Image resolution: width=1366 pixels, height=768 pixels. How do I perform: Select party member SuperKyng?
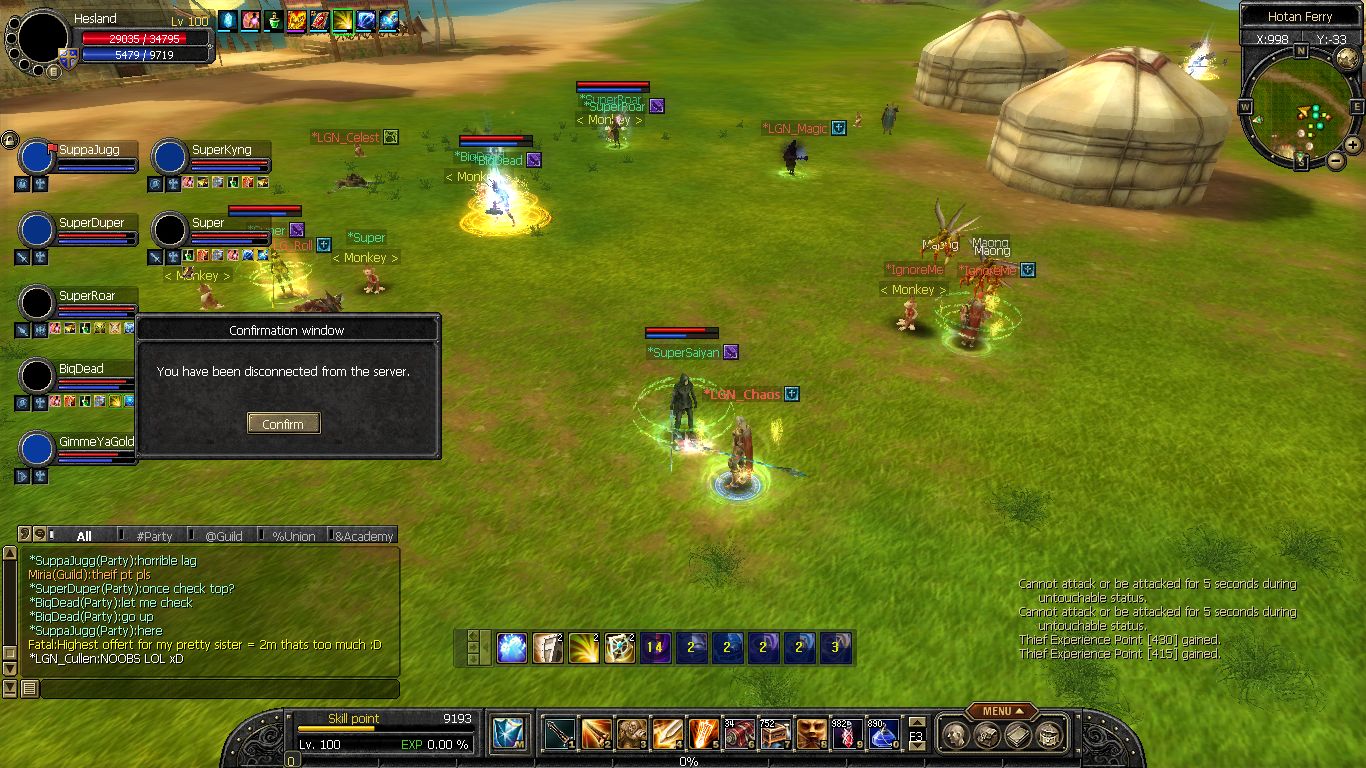coord(171,158)
